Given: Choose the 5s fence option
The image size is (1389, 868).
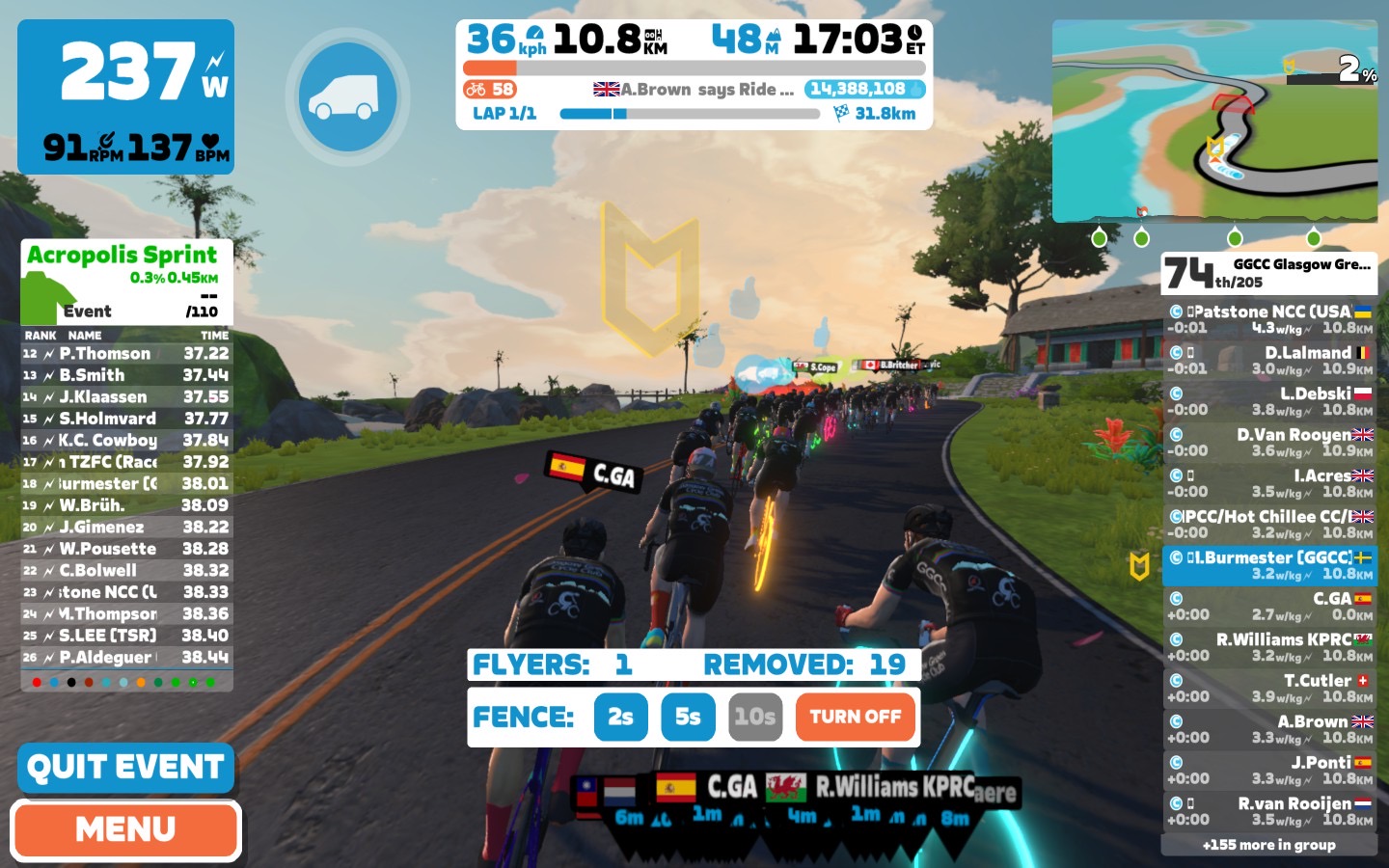Looking at the screenshot, I should coord(688,717).
